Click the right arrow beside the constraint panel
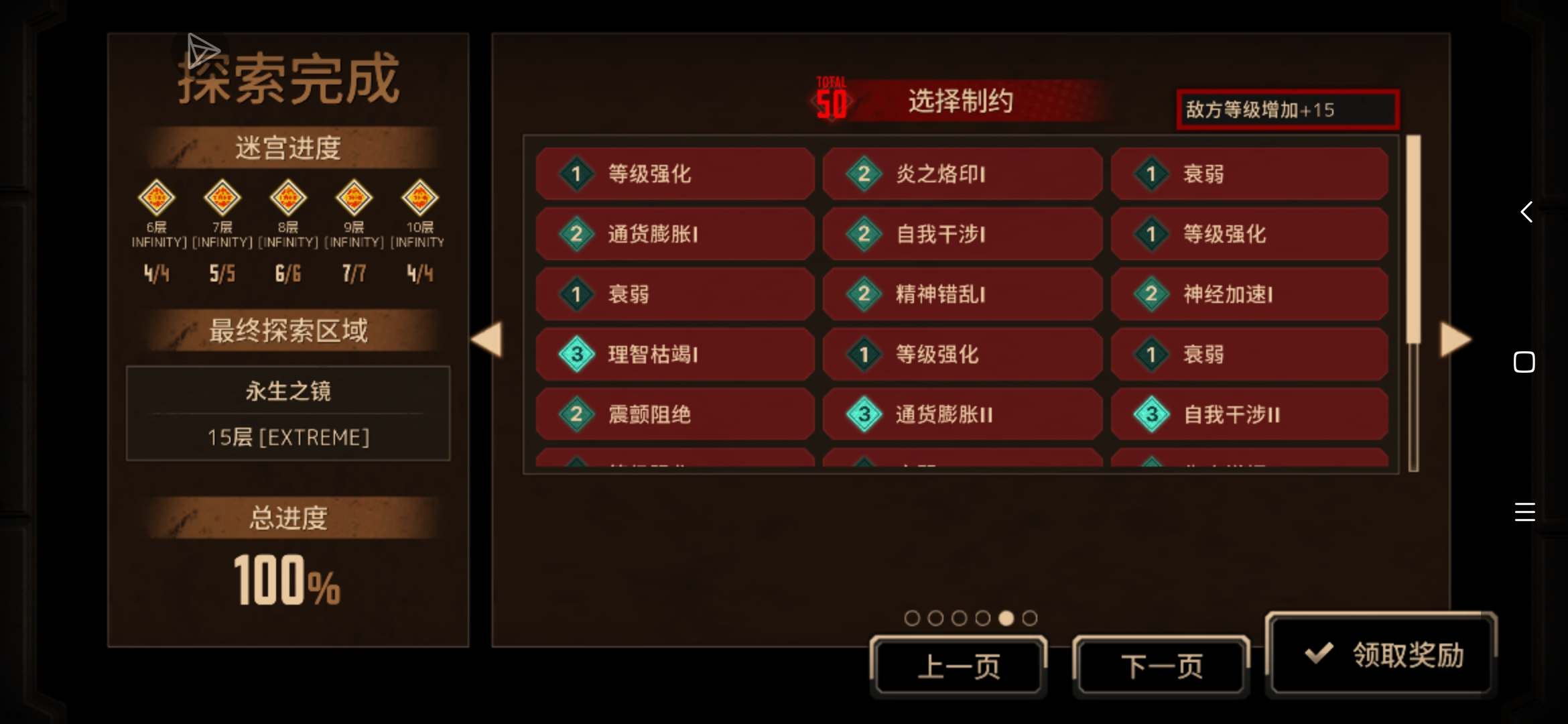1568x724 pixels. pyautogui.click(x=1454, y=341)
